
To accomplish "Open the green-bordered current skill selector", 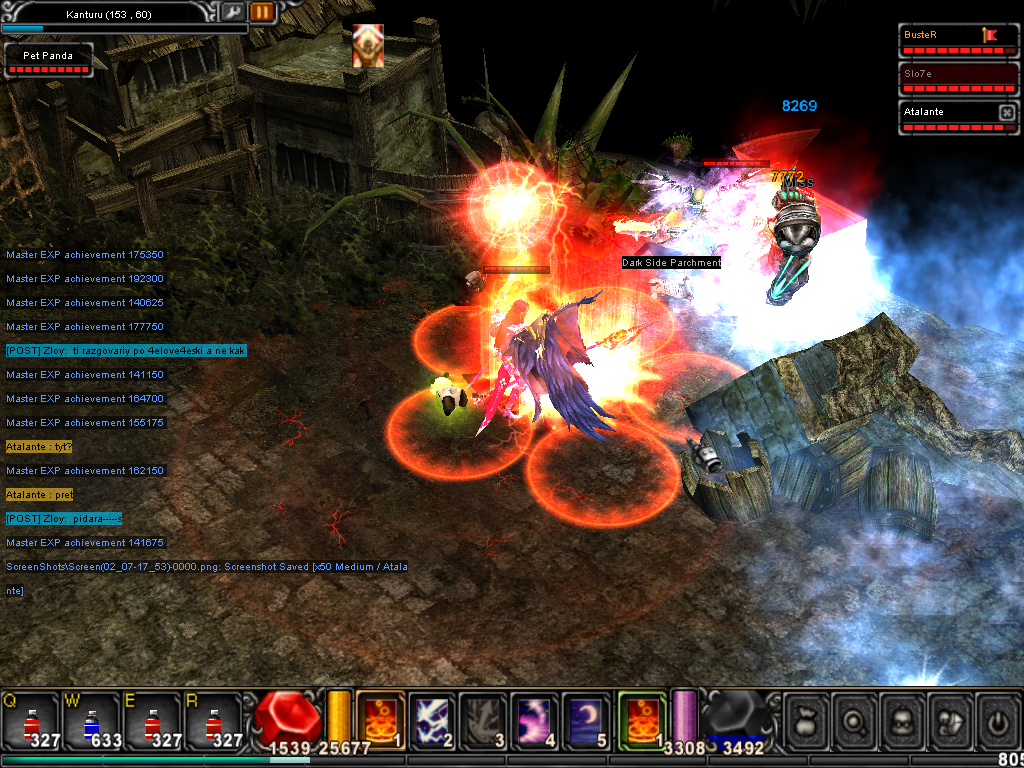I will point(642,719).
